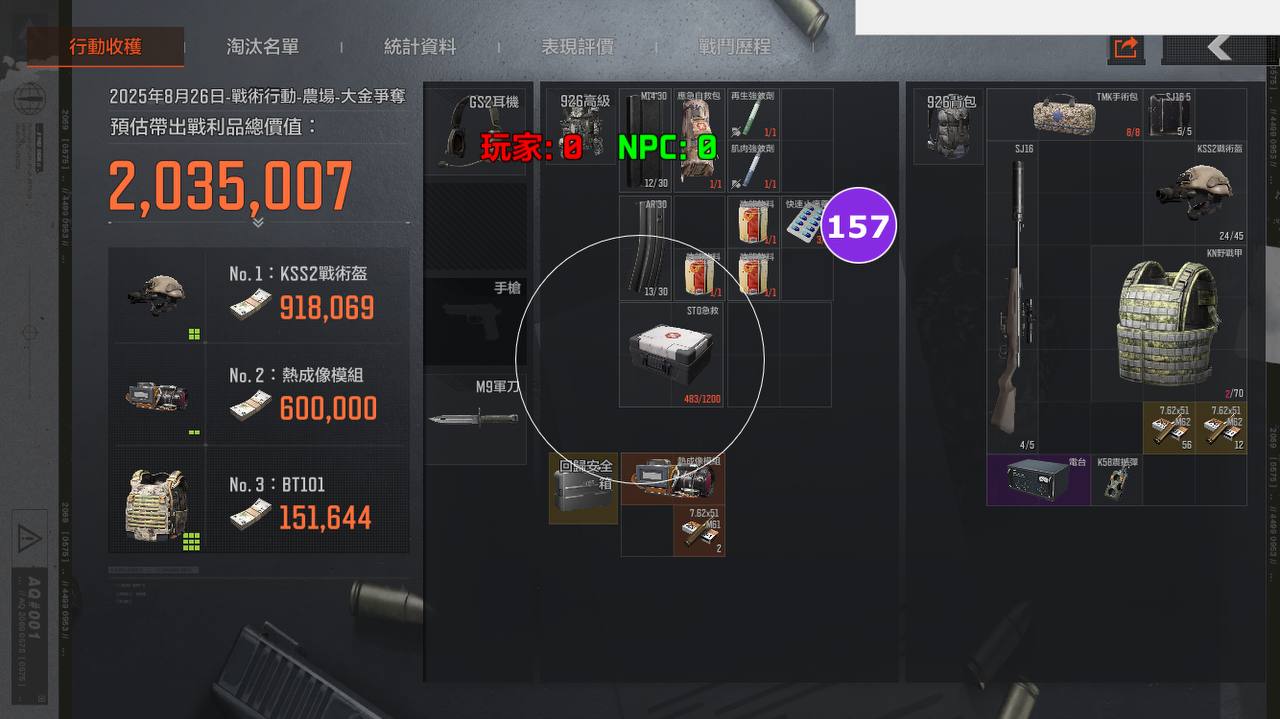This screenshot has width=1280, height=719.
Task: Select the SJ16 sniper rifle
Action: [x=1012, y=295]
